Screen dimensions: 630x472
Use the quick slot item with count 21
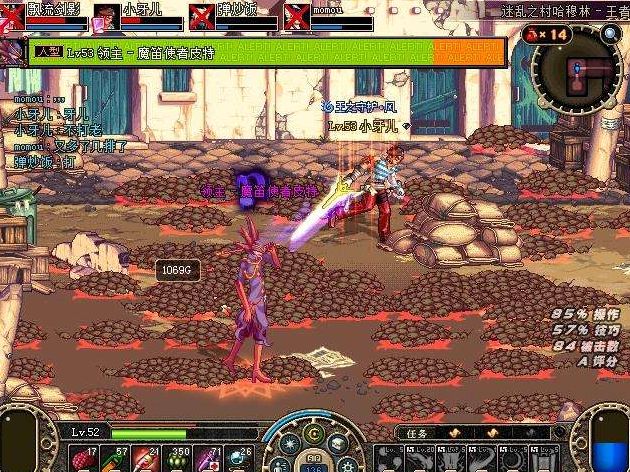144,458
